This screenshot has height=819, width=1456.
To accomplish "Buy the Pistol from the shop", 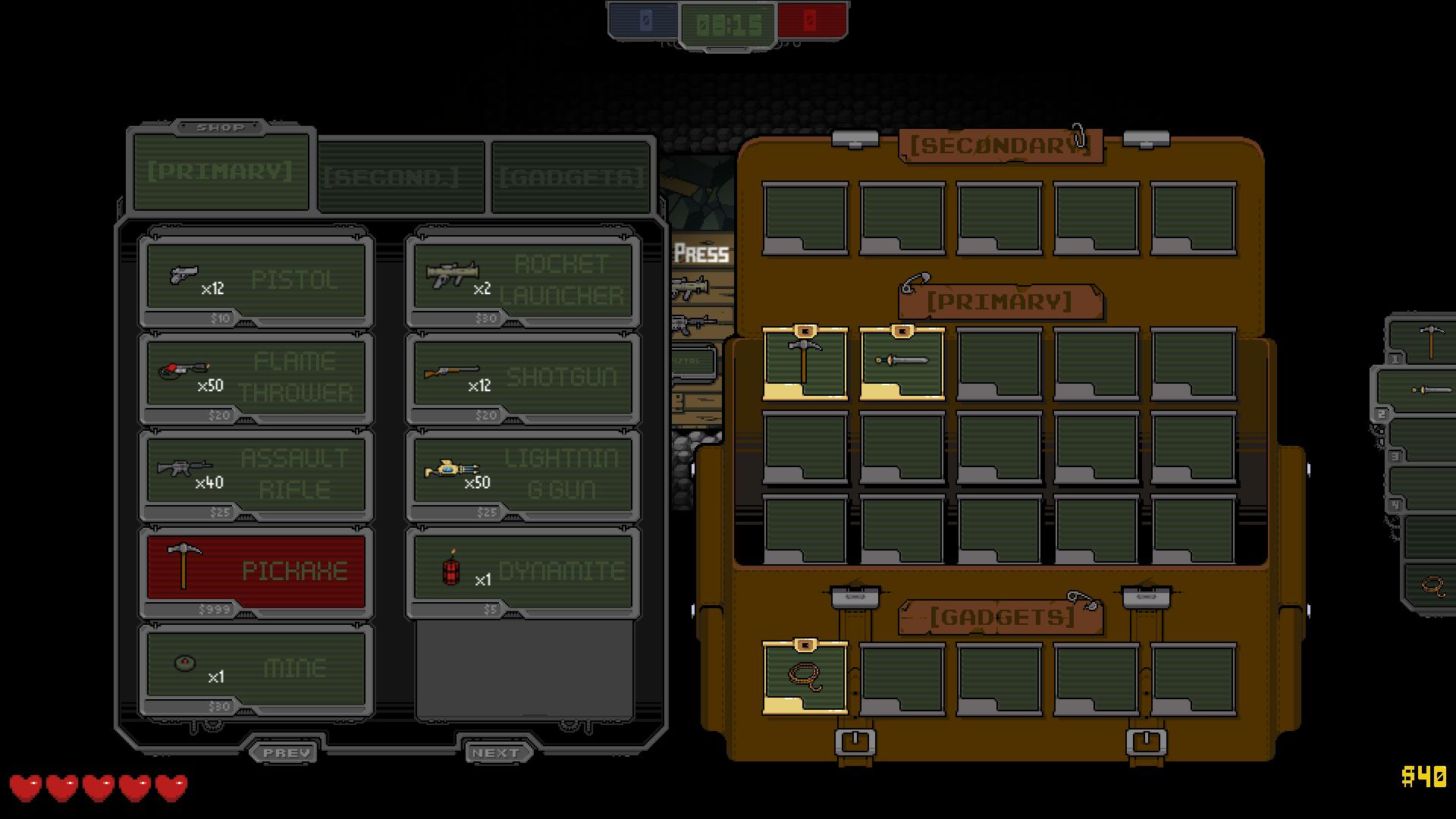I will 256,281.
